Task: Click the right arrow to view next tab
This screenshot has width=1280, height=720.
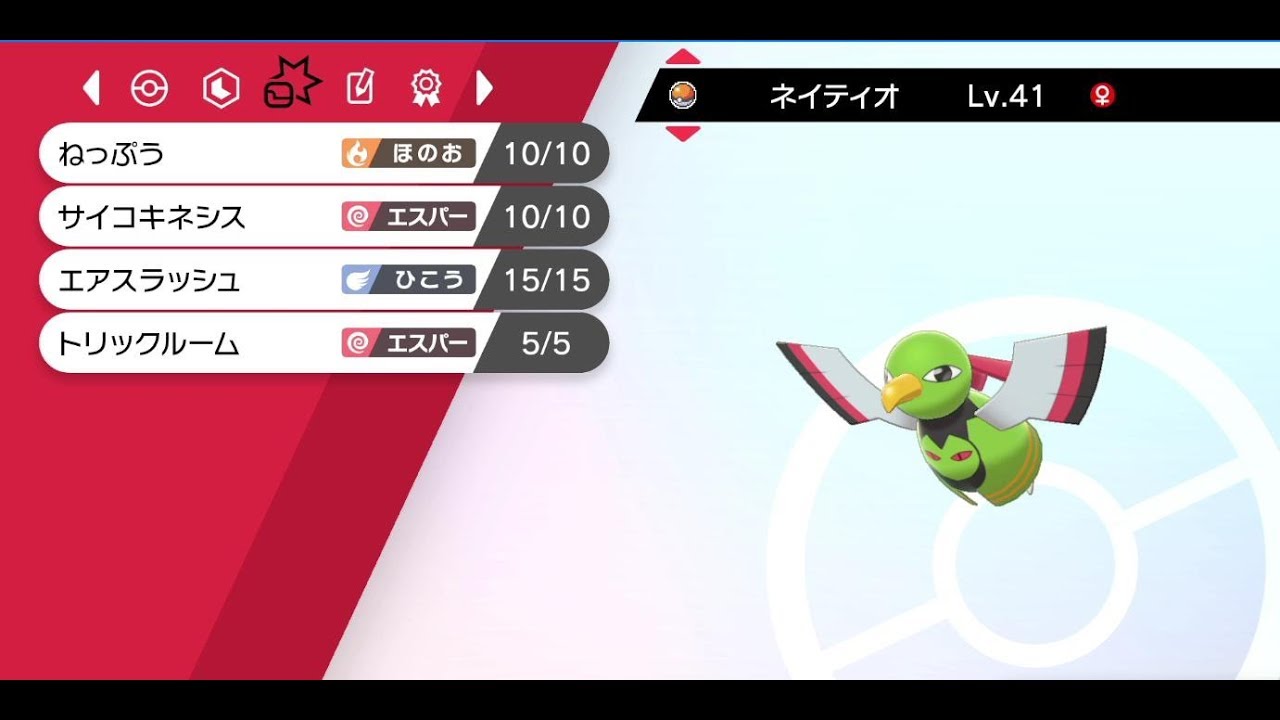Action: pyautogui.click(x=484, y=88)
